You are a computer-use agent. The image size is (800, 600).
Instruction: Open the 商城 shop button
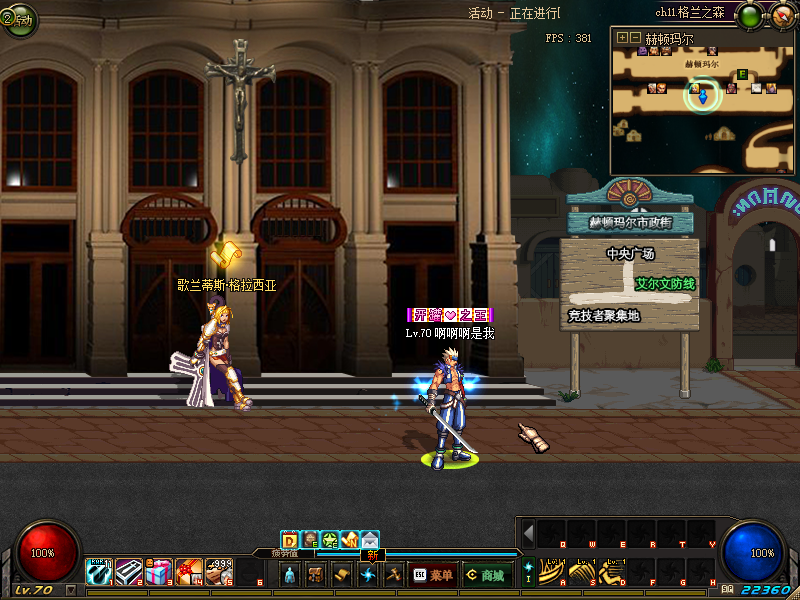(484, 574)
